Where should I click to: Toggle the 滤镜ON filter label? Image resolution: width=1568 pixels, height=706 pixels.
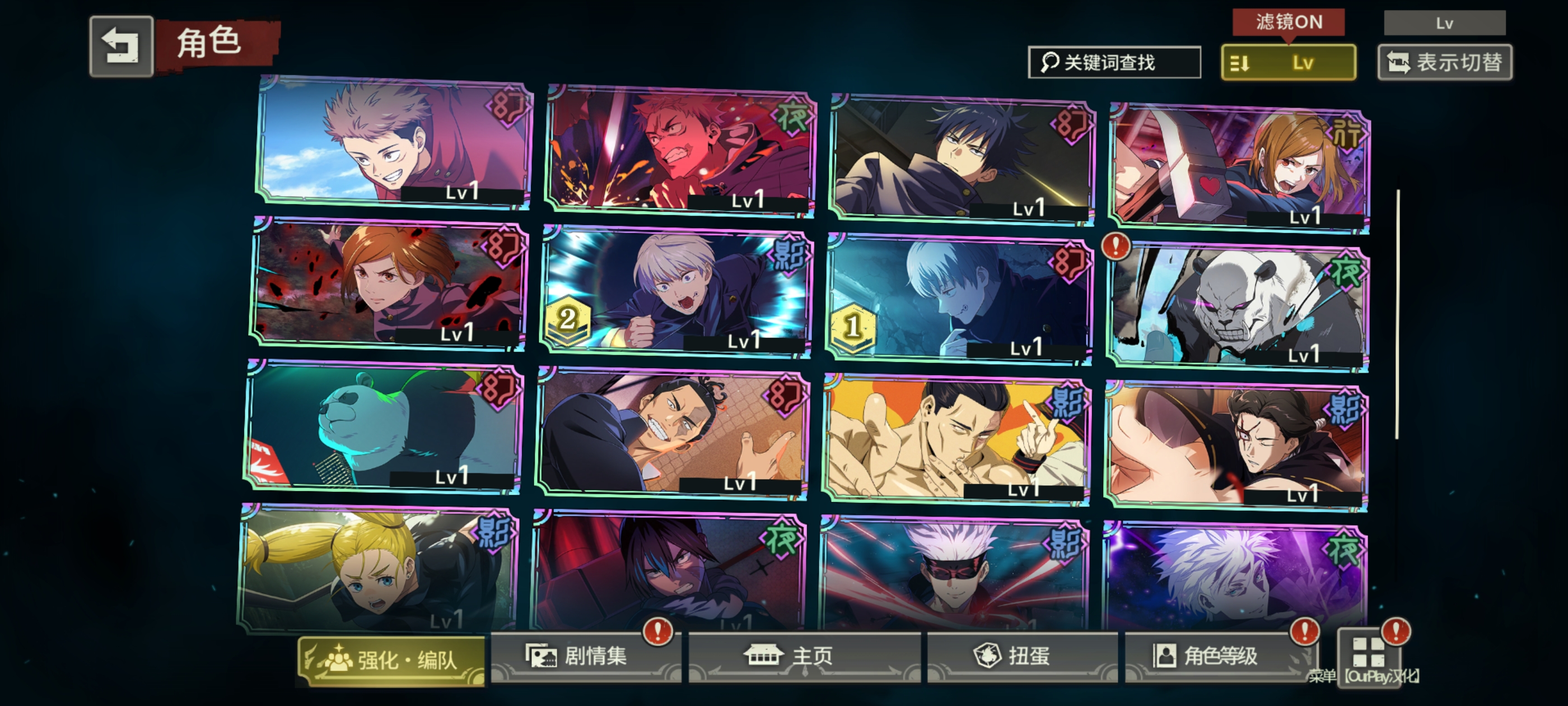1288,22
